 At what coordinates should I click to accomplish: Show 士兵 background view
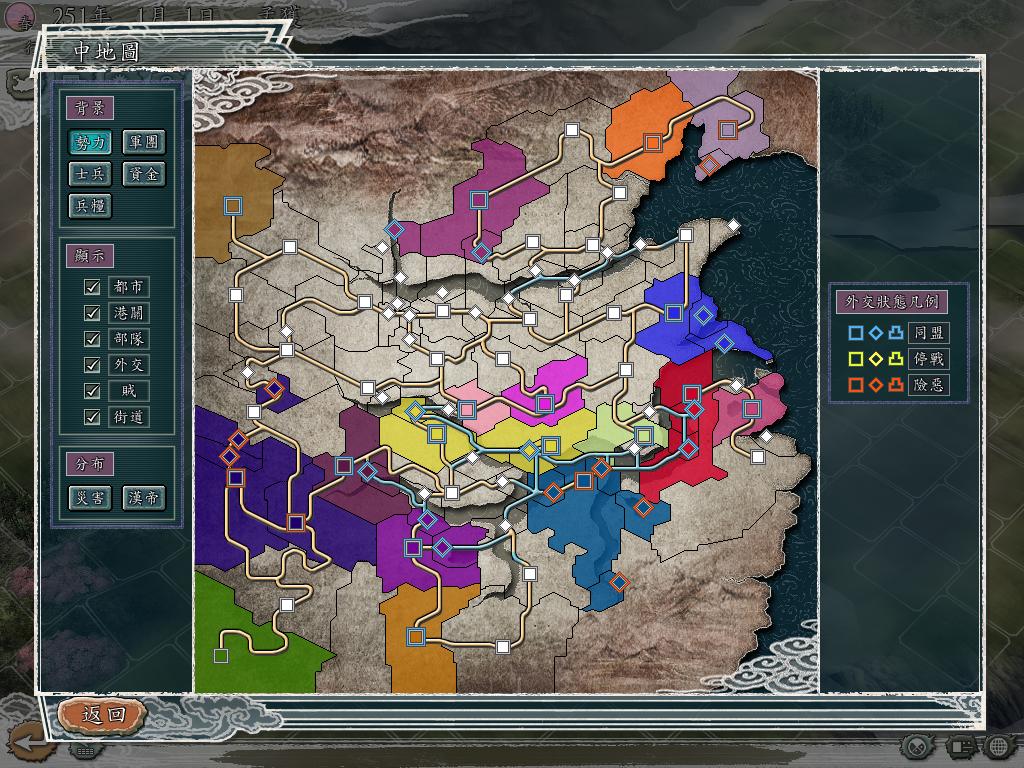coord(90,174)
